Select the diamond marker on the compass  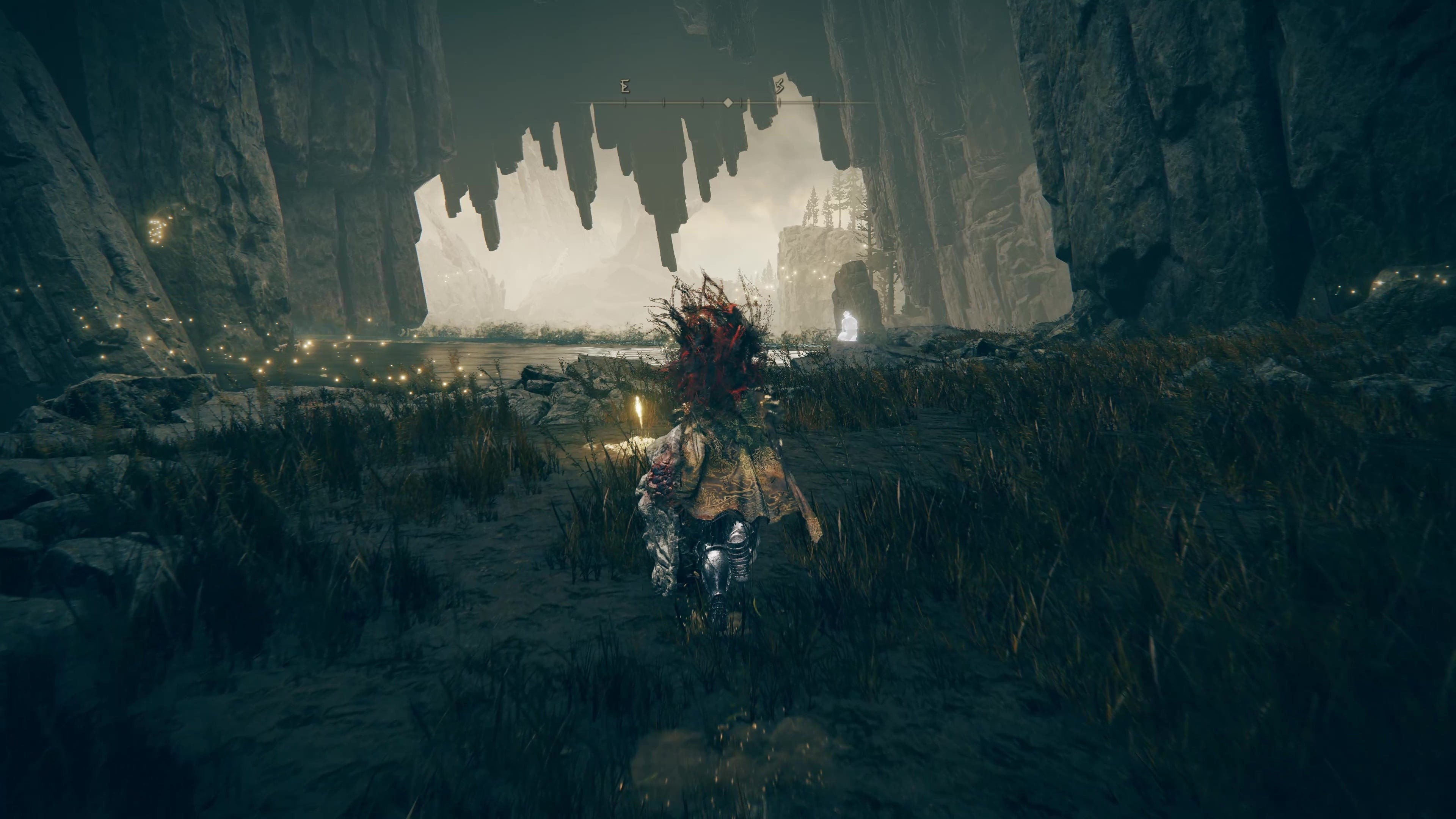coord(728,103)
